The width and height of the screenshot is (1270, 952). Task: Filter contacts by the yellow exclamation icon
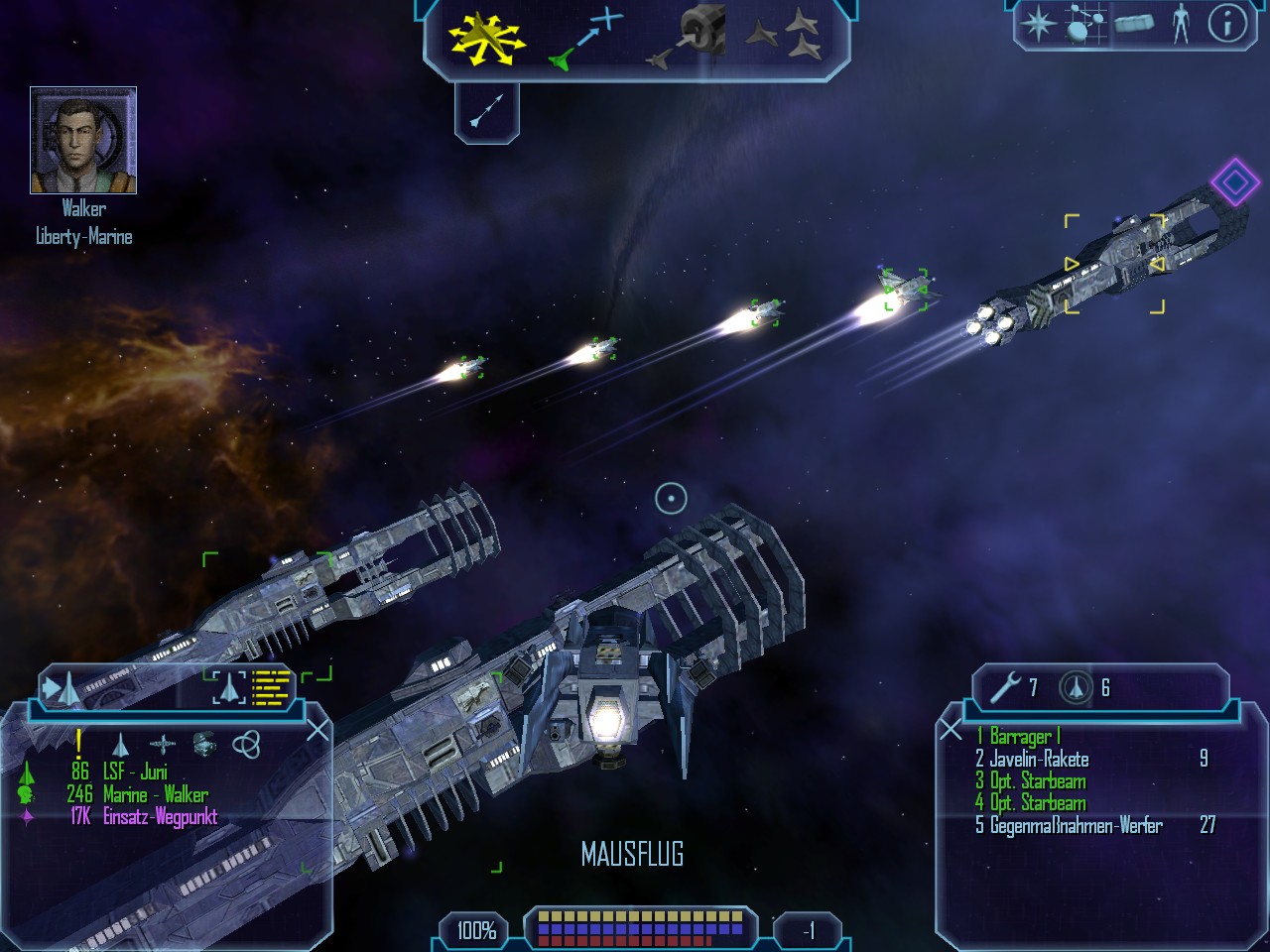78,744
